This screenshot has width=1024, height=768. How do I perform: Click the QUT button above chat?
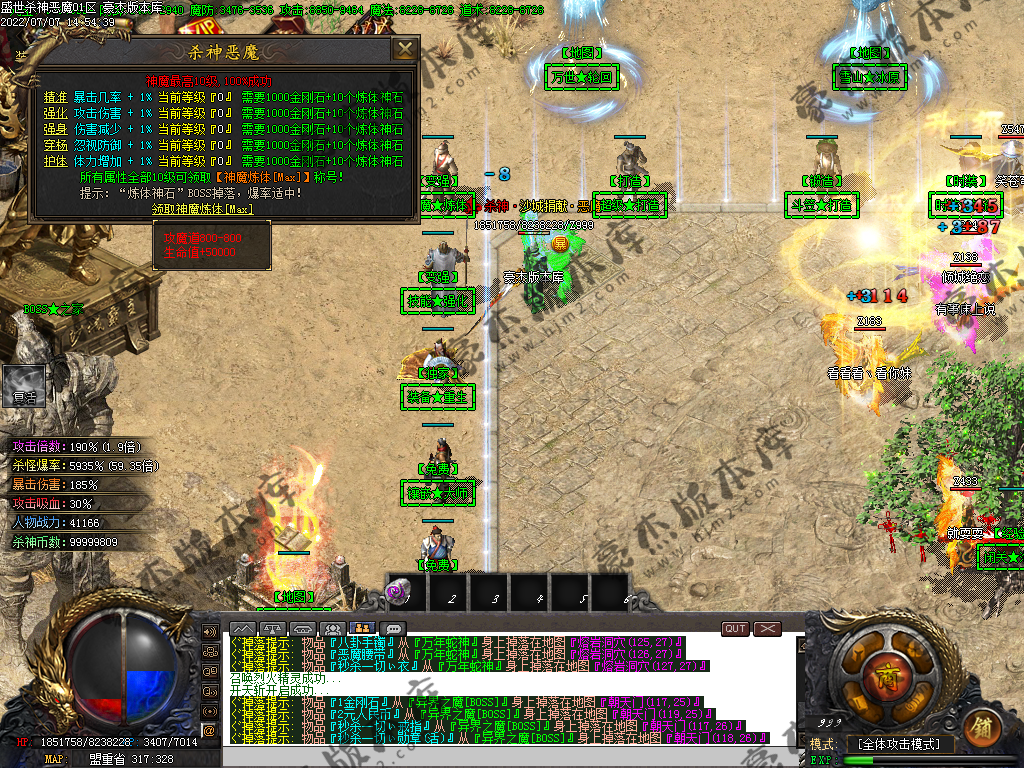pos(735,628)
